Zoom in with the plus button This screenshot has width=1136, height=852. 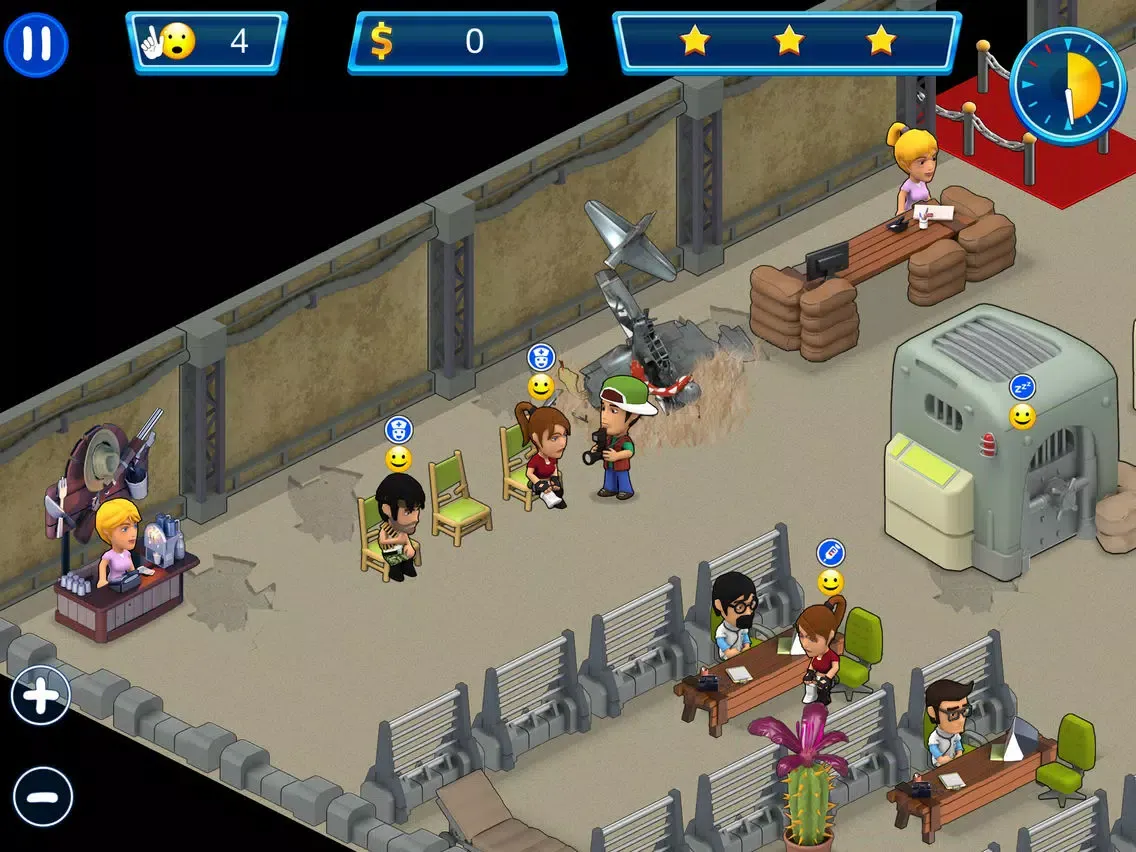41,696
